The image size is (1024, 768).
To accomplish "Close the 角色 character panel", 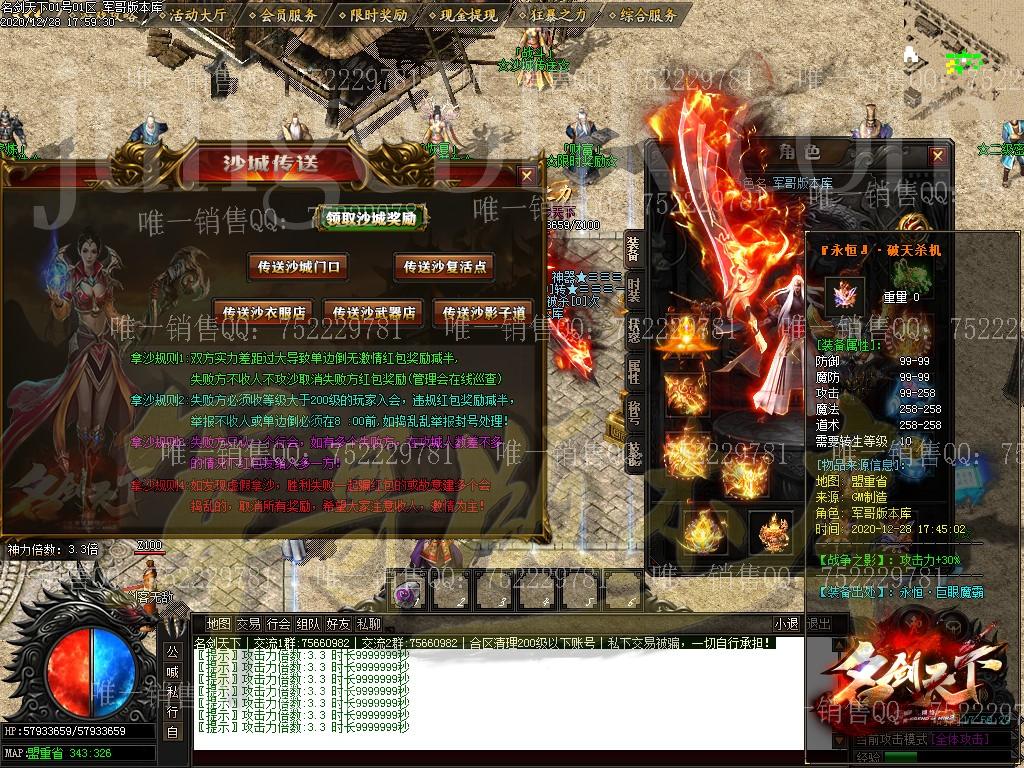I will [x=937, y=156].
